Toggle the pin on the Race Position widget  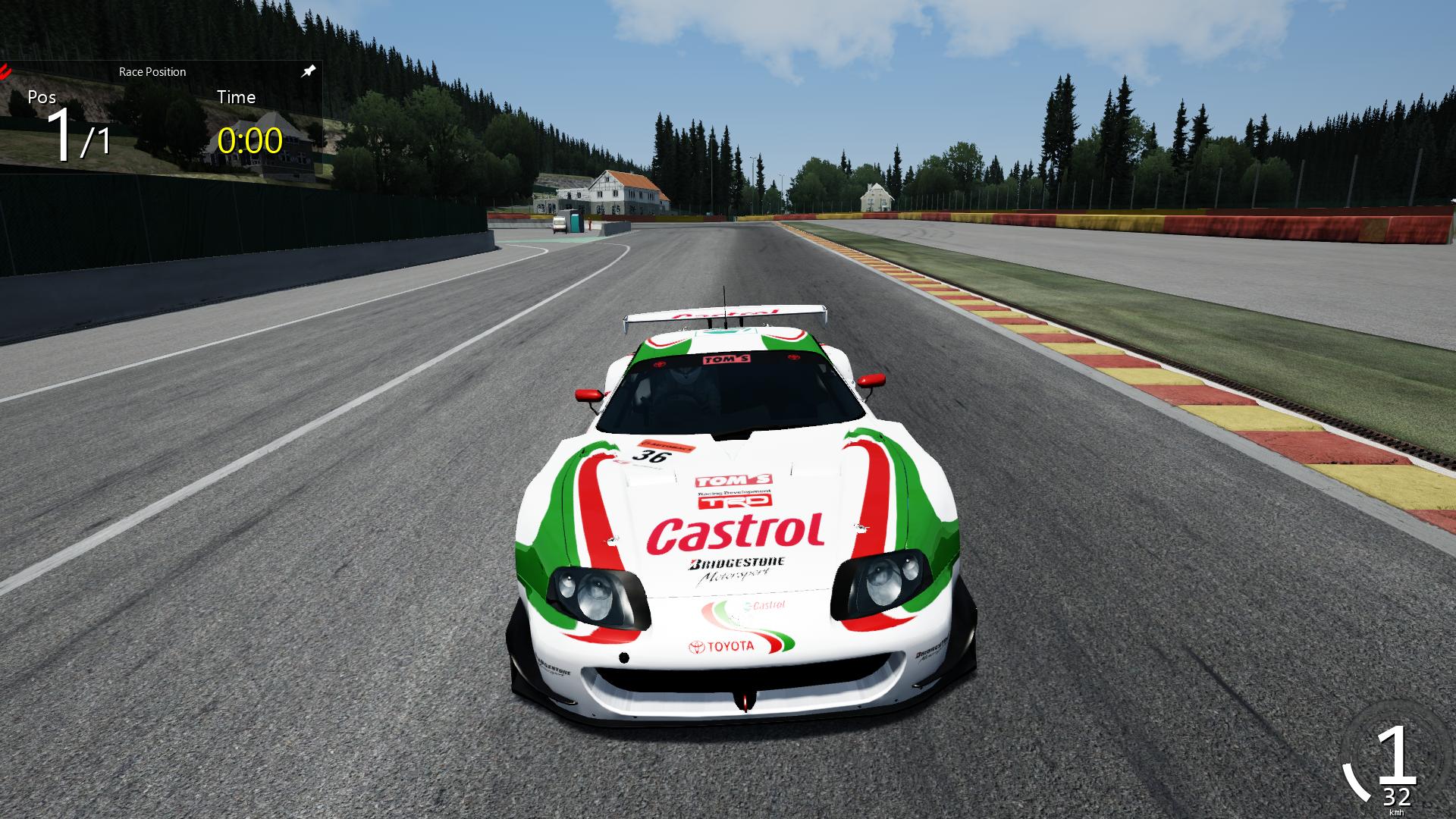pyautogui.click(x=308, y=71)
